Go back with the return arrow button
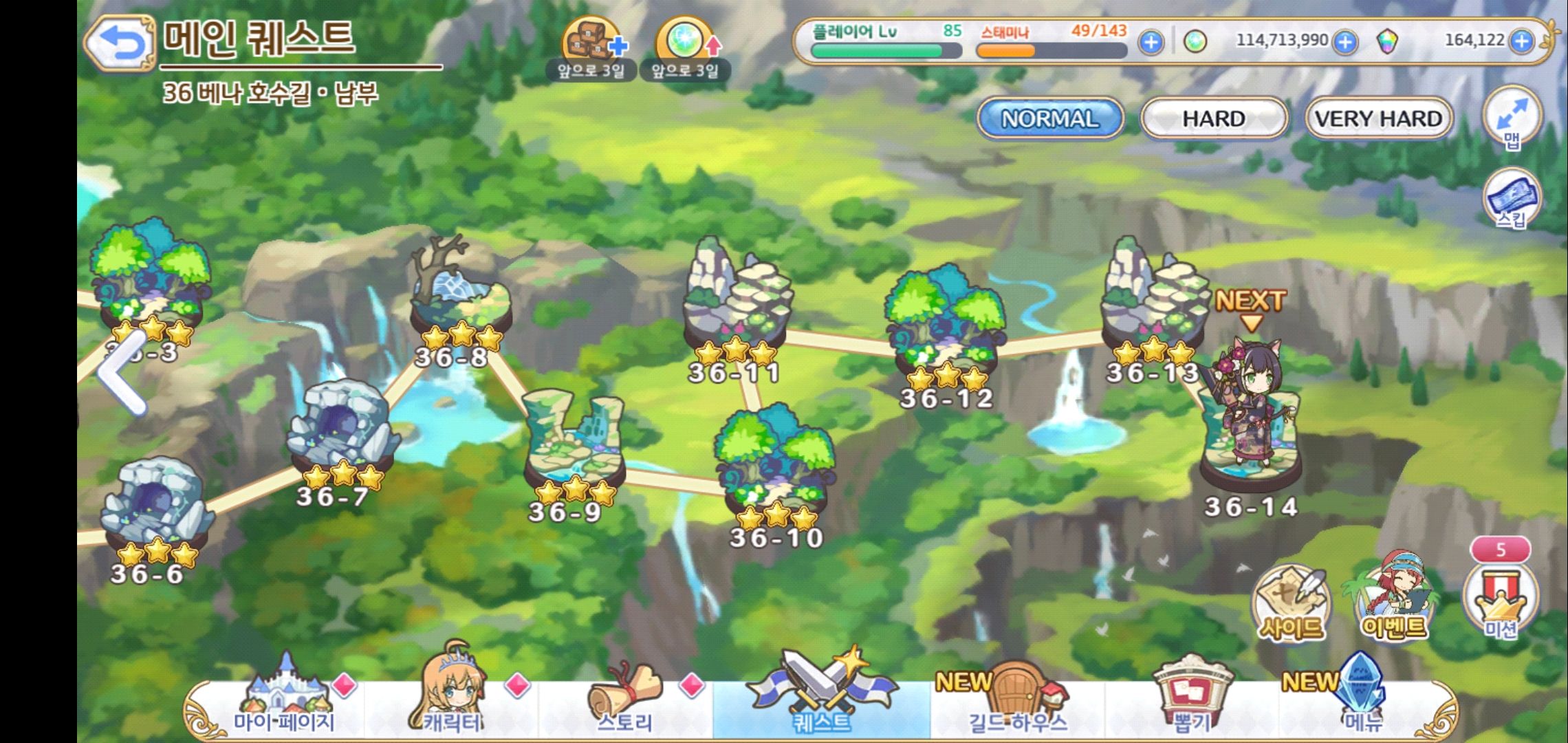Screen dimensions: 1568x743 [x=120, y=43]
